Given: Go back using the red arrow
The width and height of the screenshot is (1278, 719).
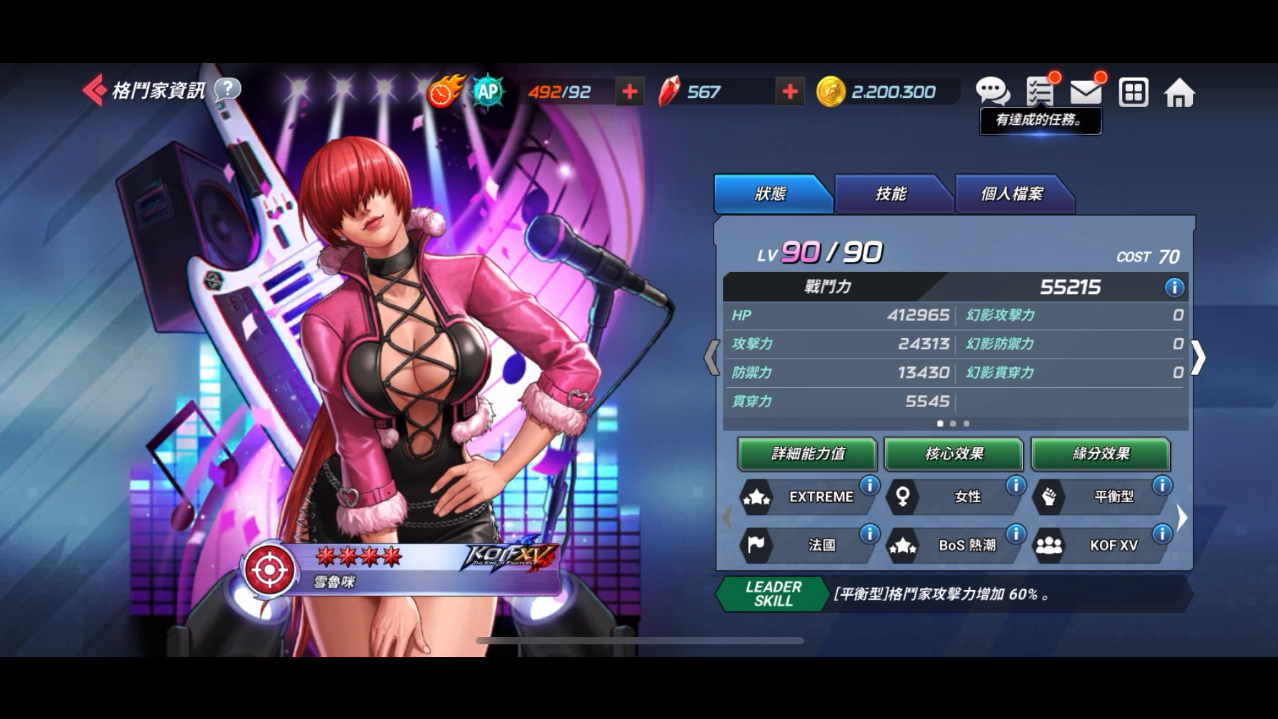Looking at the screenshot, I should click(x=94, y=91).
